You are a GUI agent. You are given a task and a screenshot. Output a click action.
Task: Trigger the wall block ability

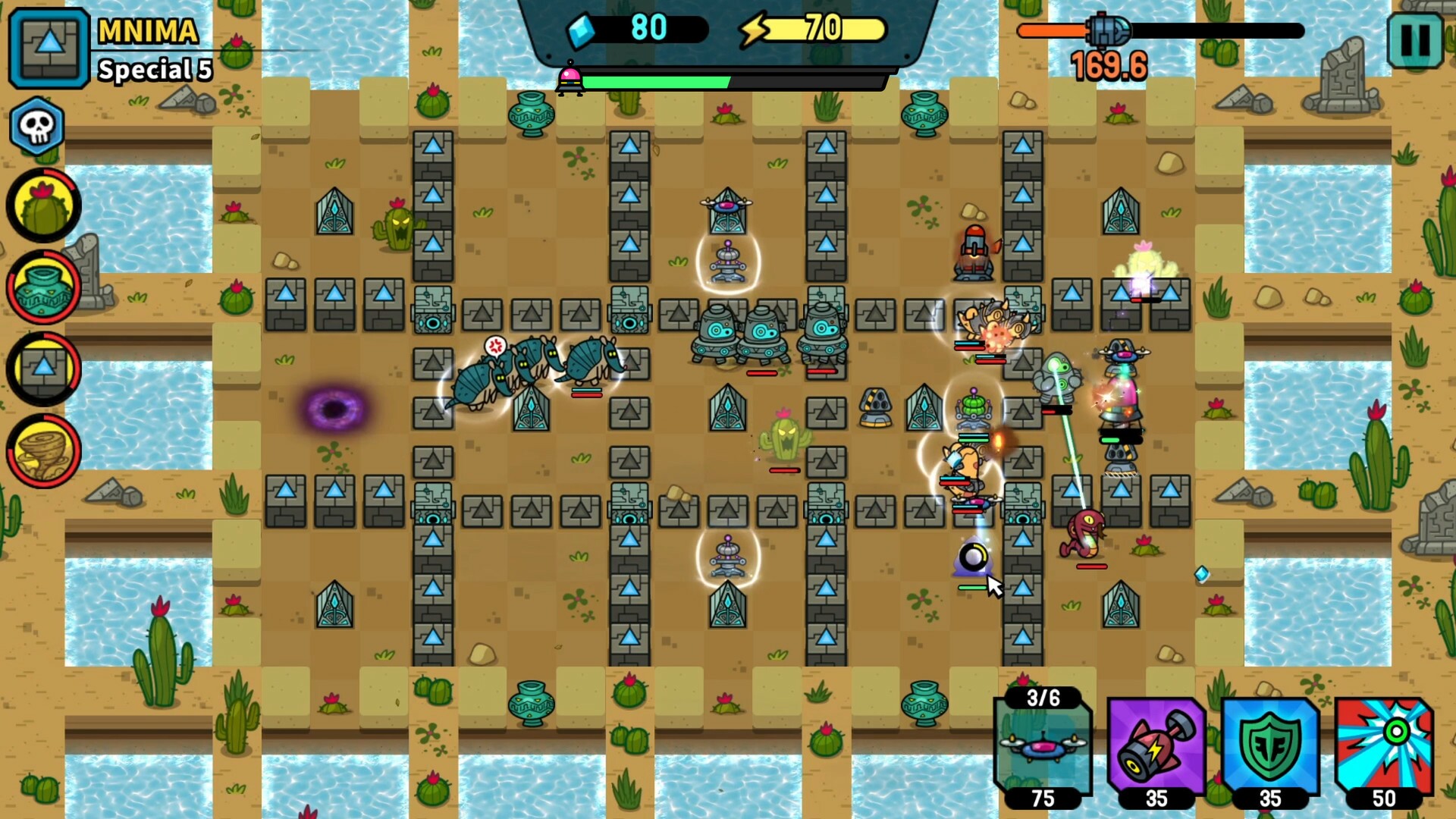tap(43, 368)
